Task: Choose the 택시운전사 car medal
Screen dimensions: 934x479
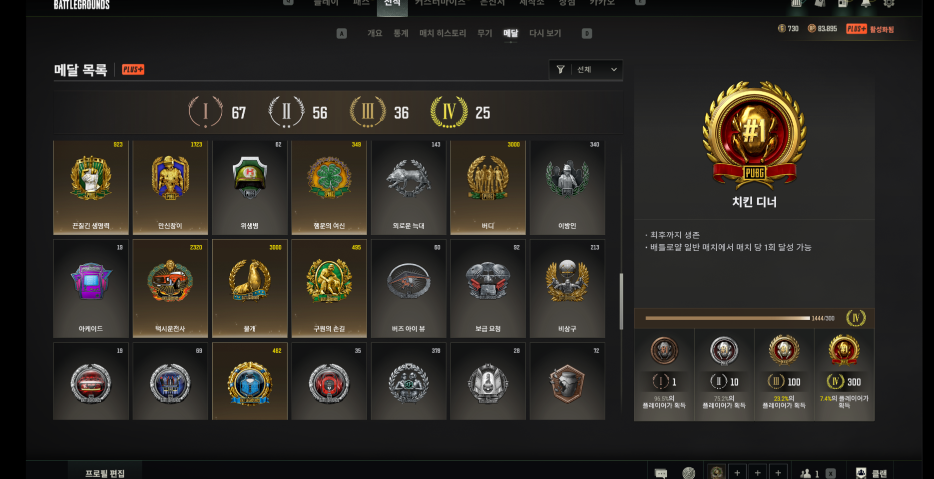Action: pos(170,287)
